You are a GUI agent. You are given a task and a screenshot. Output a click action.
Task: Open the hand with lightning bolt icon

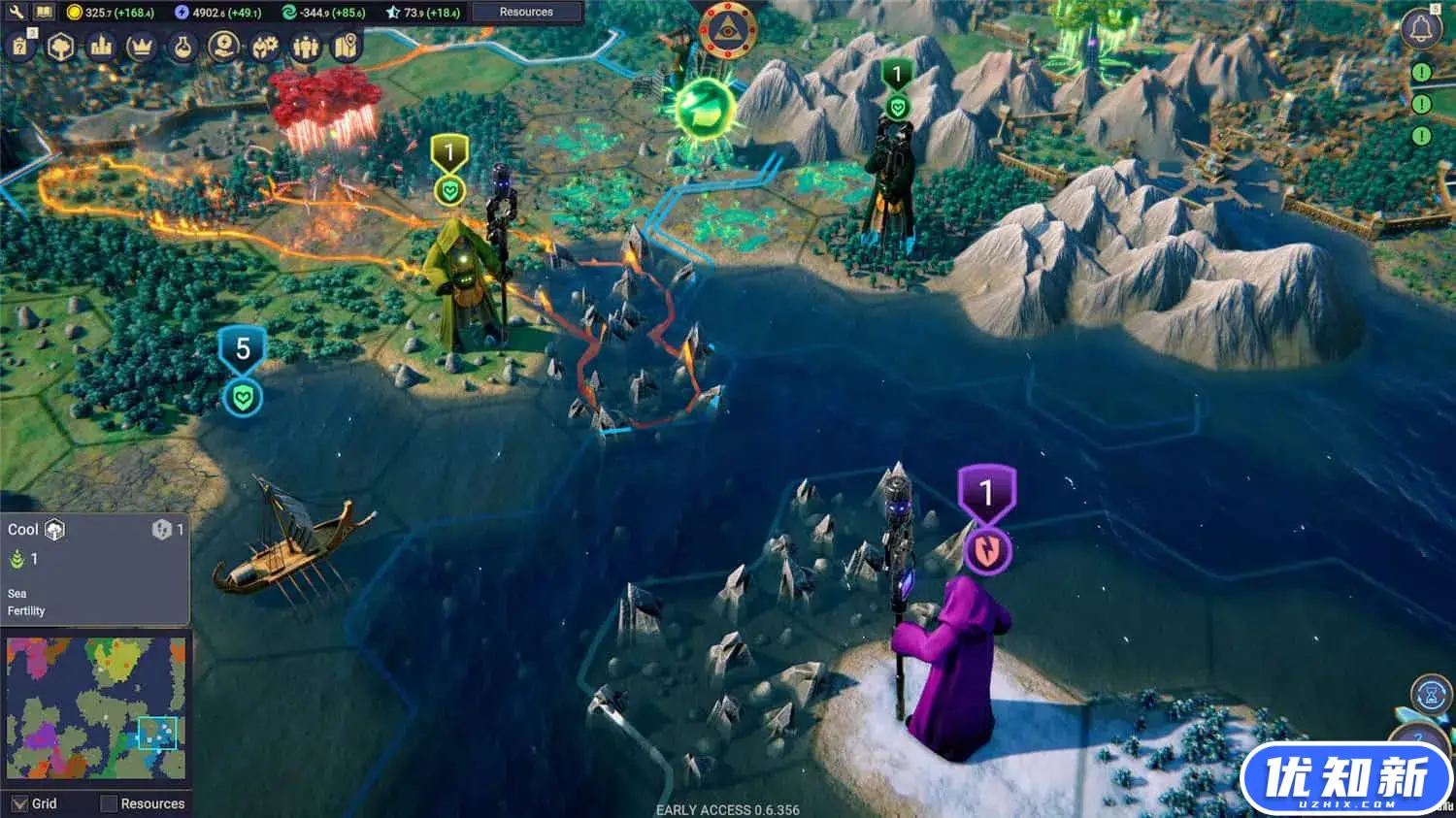click(224, 47)
